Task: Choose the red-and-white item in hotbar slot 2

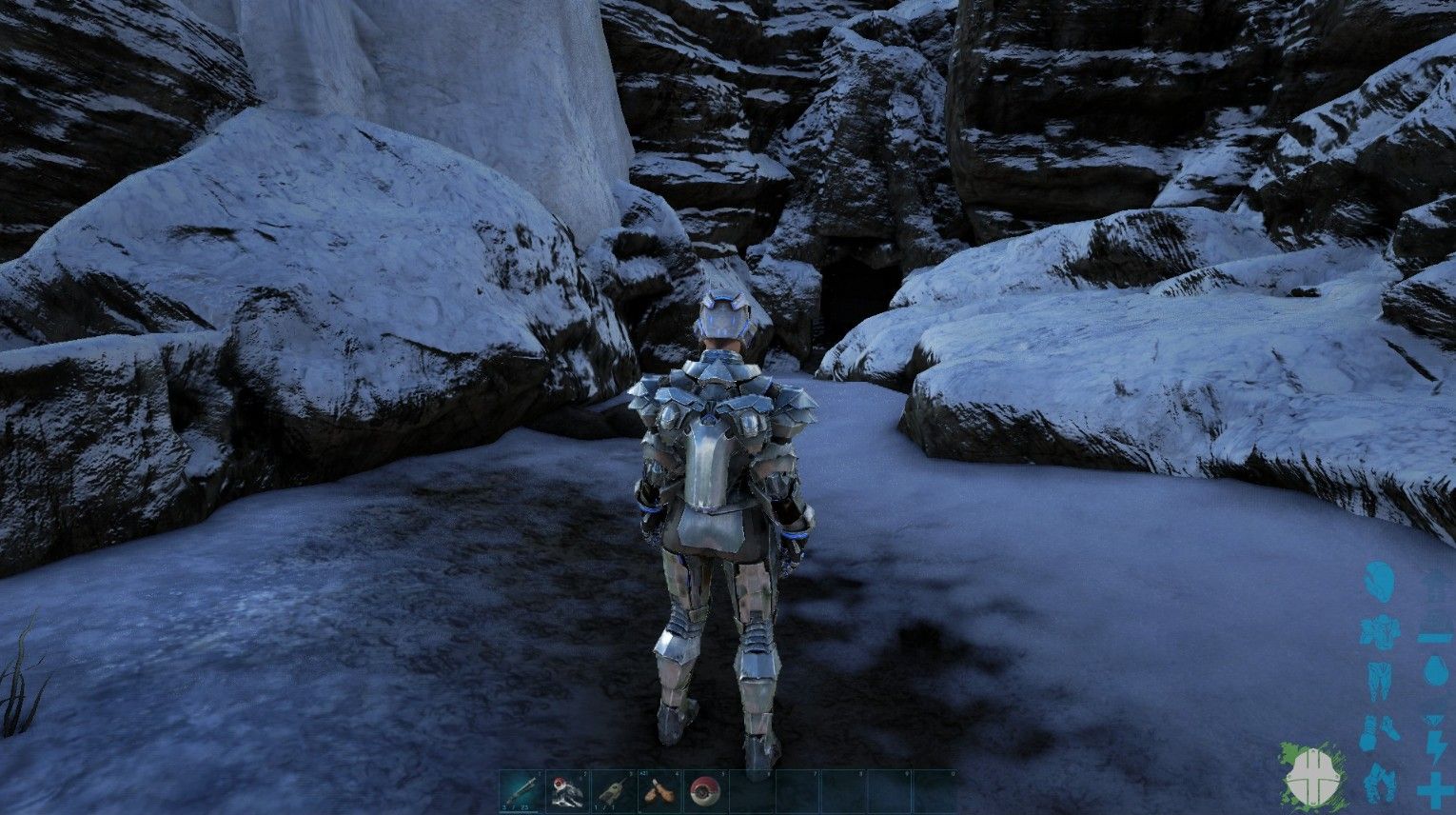Action: click(567, 790)
